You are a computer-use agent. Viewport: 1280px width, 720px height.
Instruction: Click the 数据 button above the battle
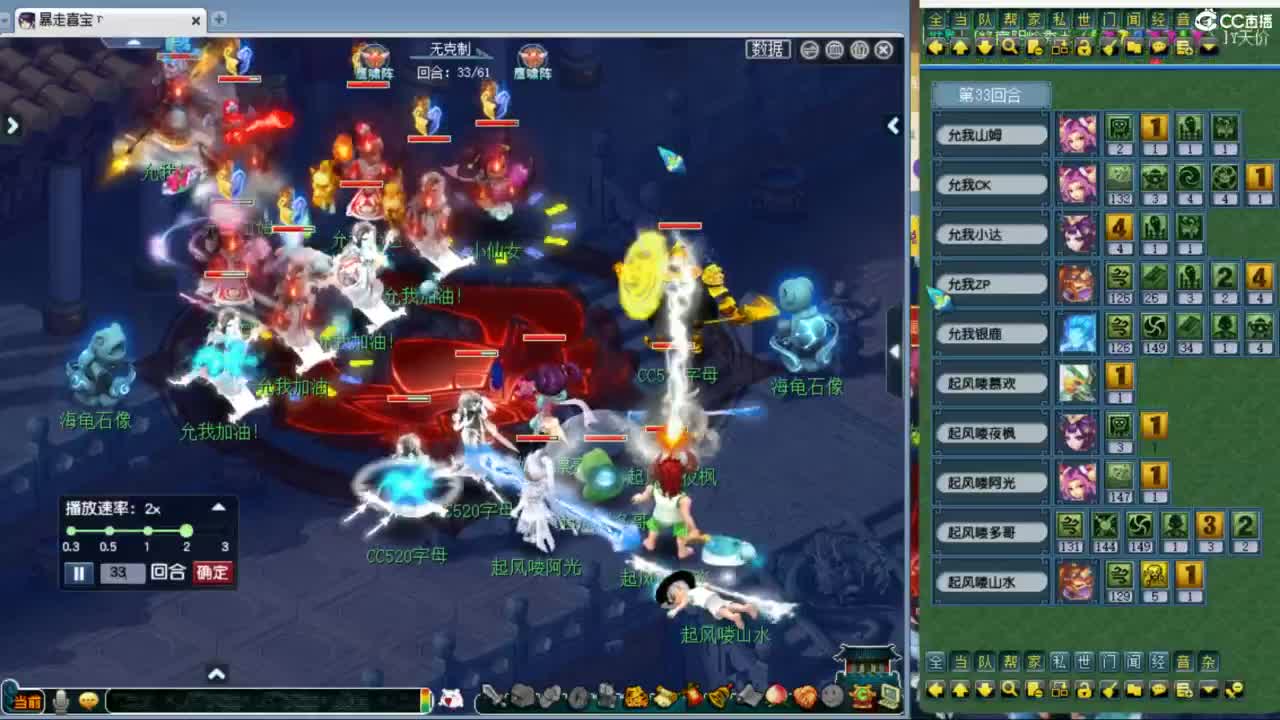tap(769, 48)
